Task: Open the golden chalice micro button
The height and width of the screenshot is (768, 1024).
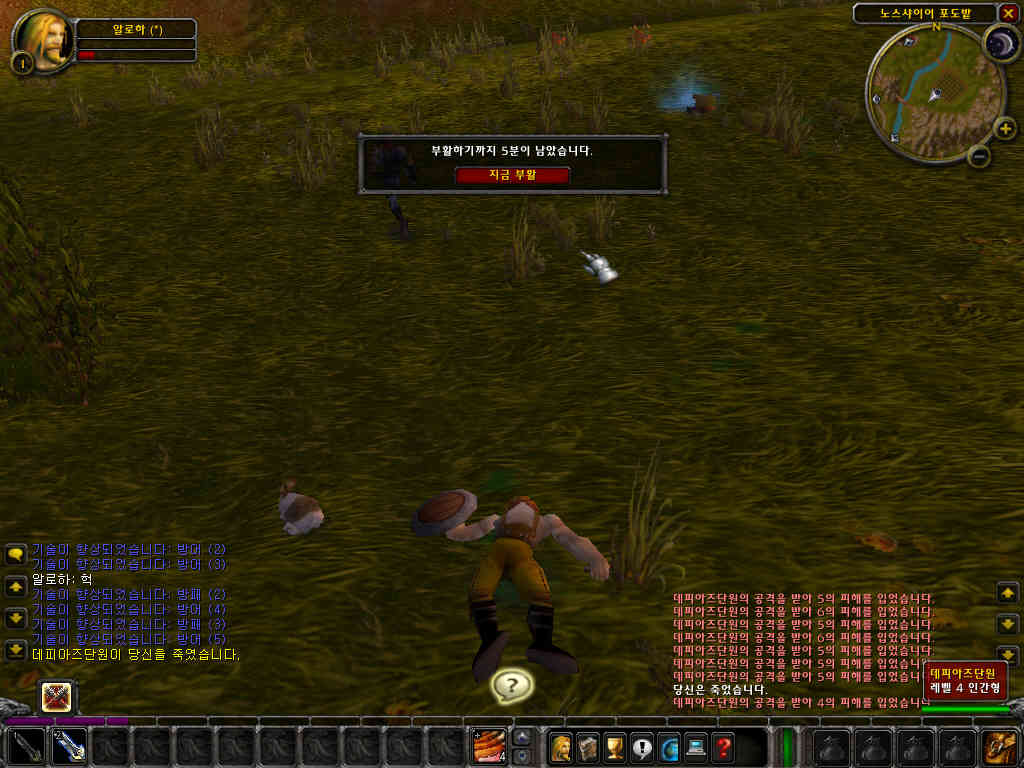Action: (x=616, y=747)
